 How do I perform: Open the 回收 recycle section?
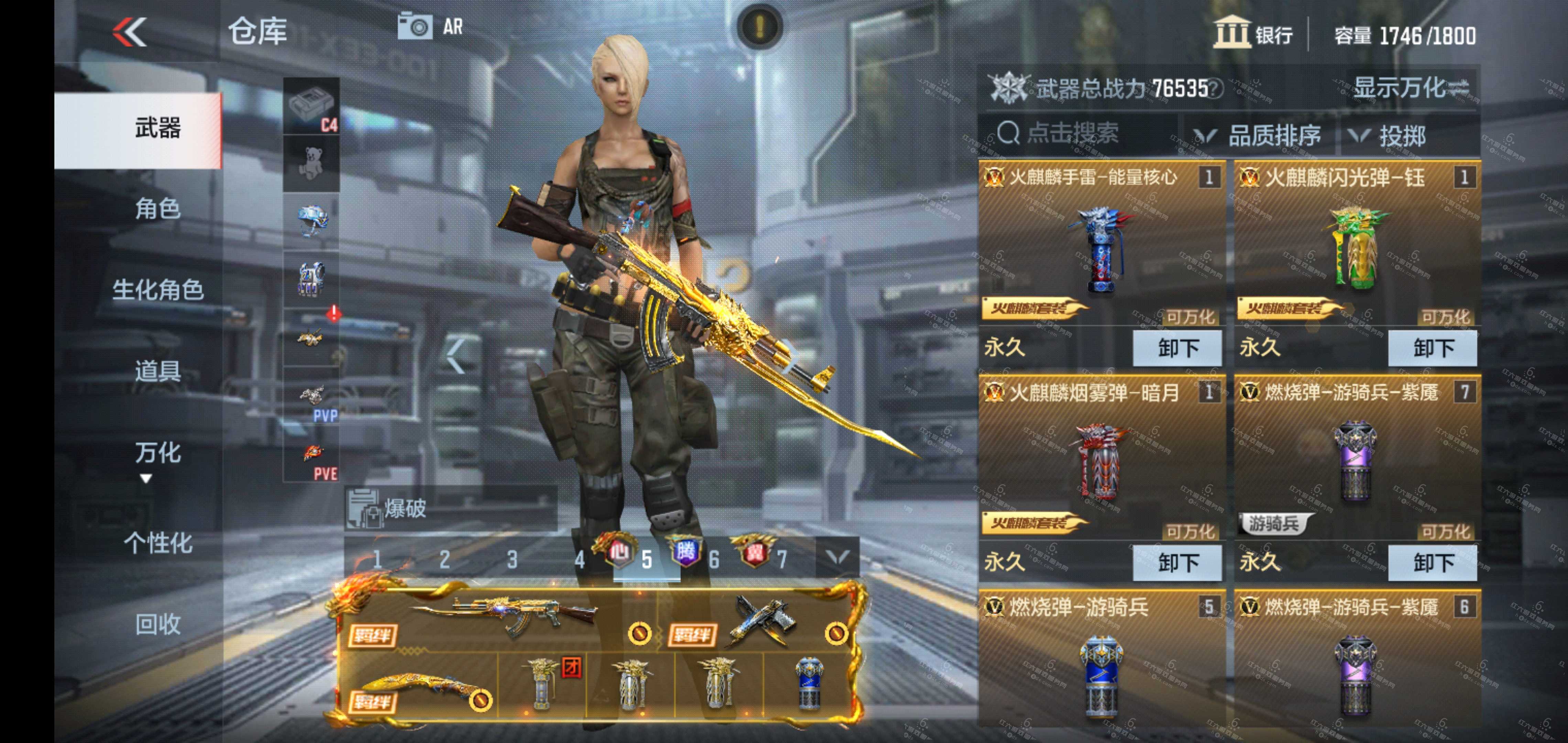[157, 624]
